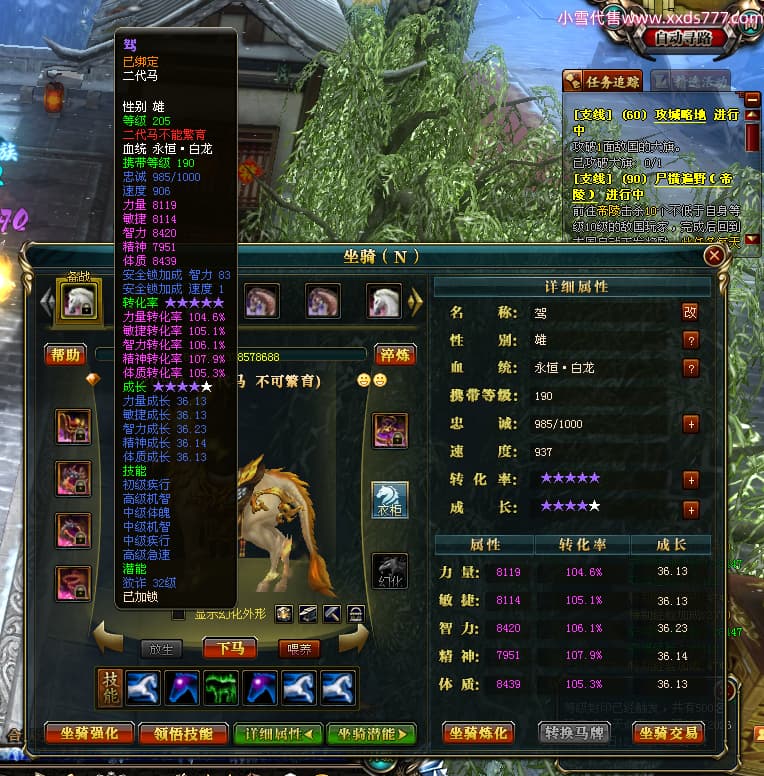Open 坐骑交易 mount trading
764x776 pixels.
point(669,734)
